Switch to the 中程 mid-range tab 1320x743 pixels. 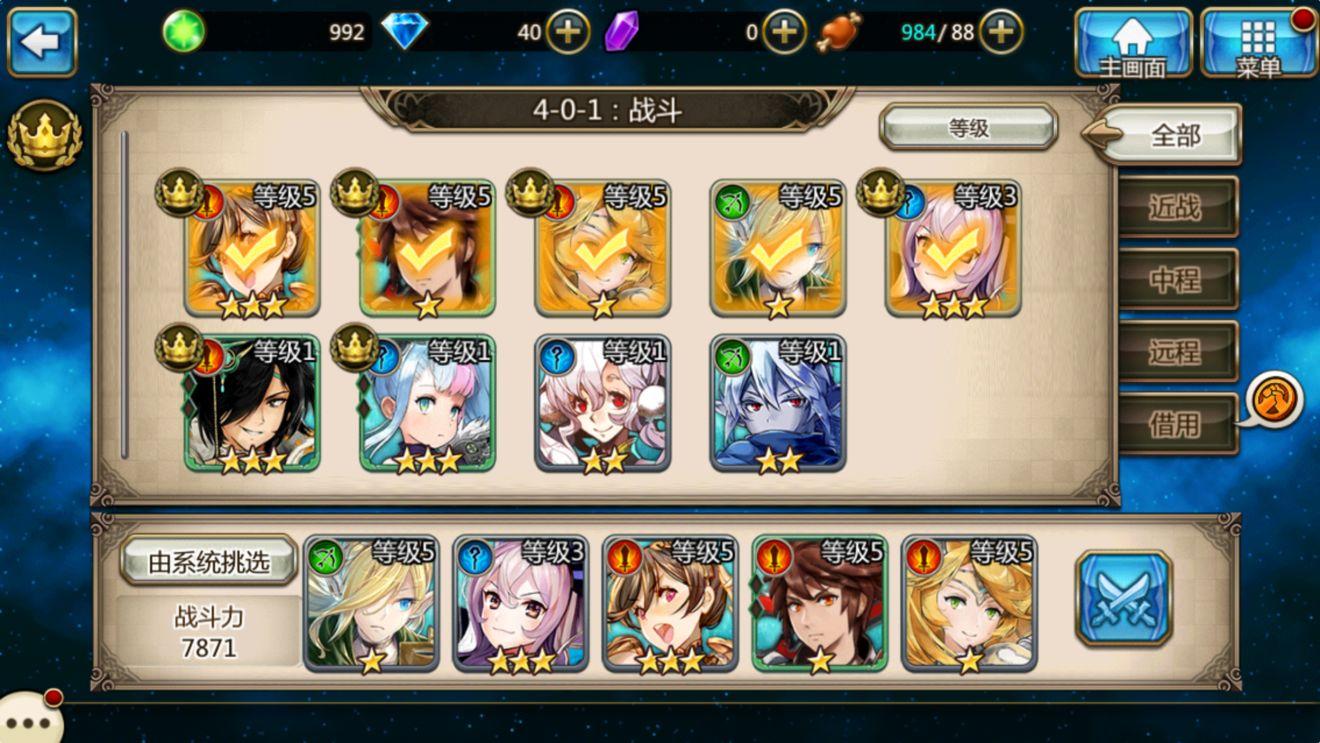point(1176,280)
